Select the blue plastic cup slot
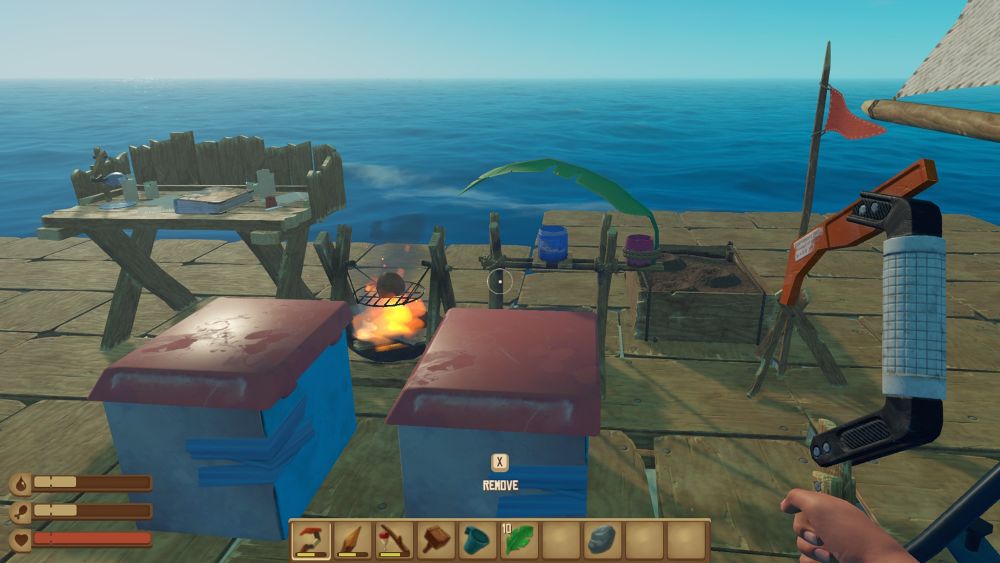This screenshot has height=563, width=1000. pos(478,540)
